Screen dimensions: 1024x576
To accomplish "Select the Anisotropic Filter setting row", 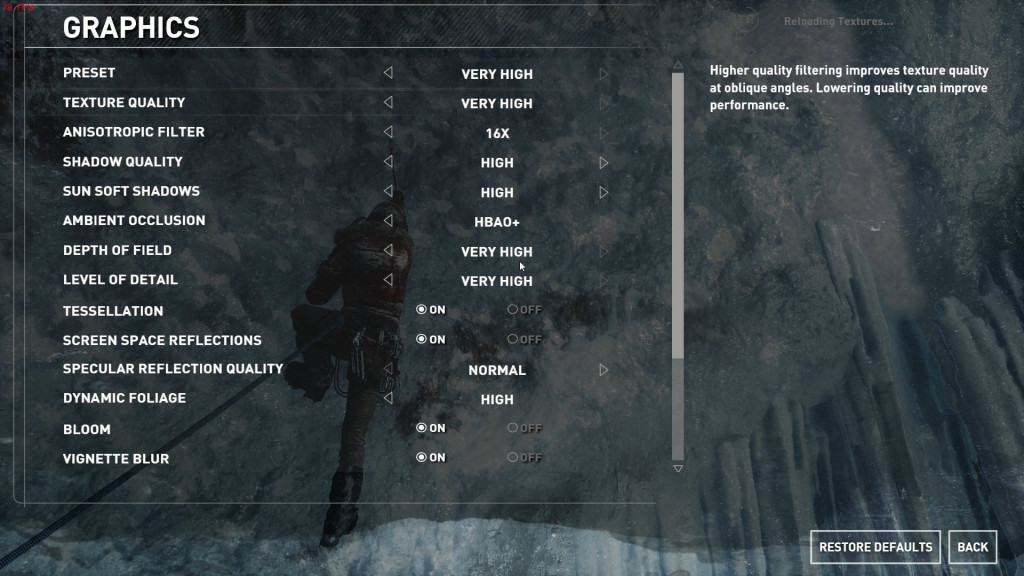I will point(134,132).
